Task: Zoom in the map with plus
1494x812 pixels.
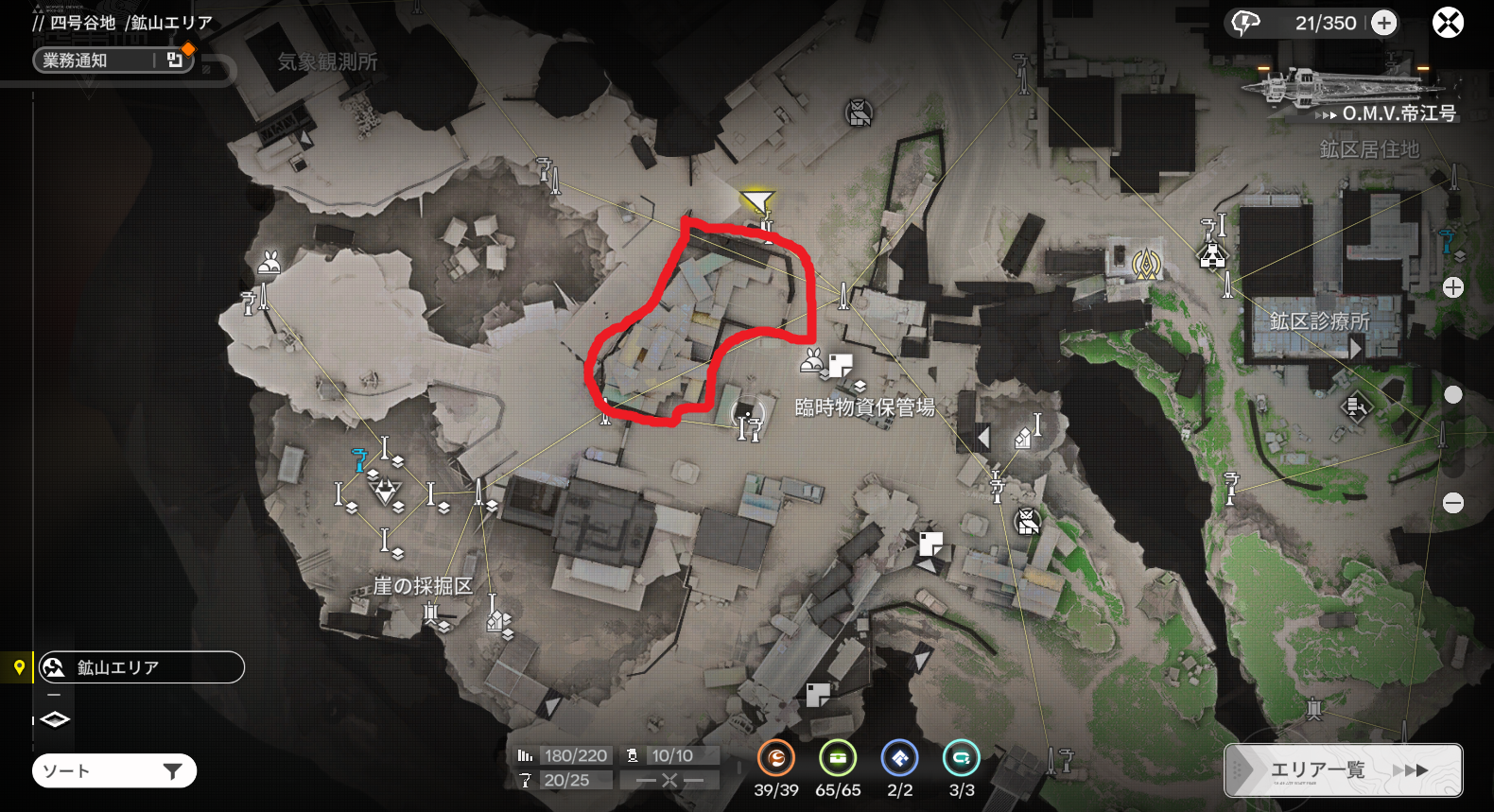Action: click(1453, 287)
